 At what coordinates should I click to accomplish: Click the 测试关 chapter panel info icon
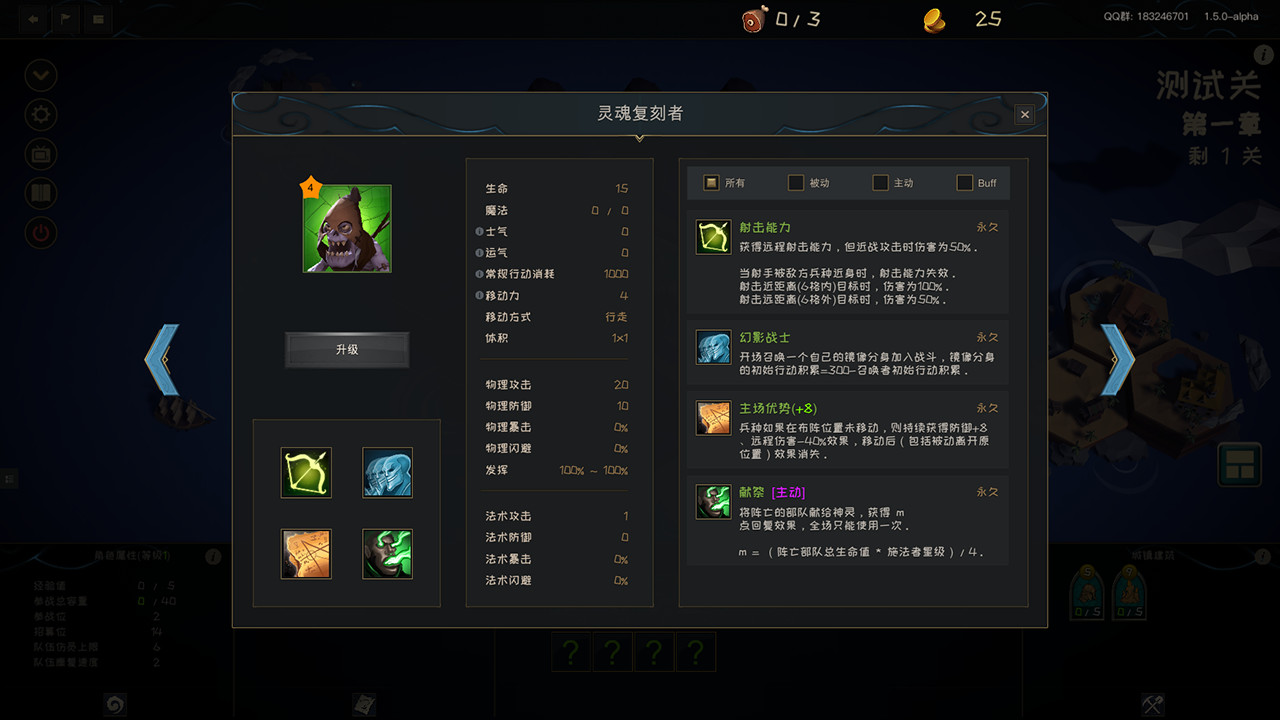1262,57
